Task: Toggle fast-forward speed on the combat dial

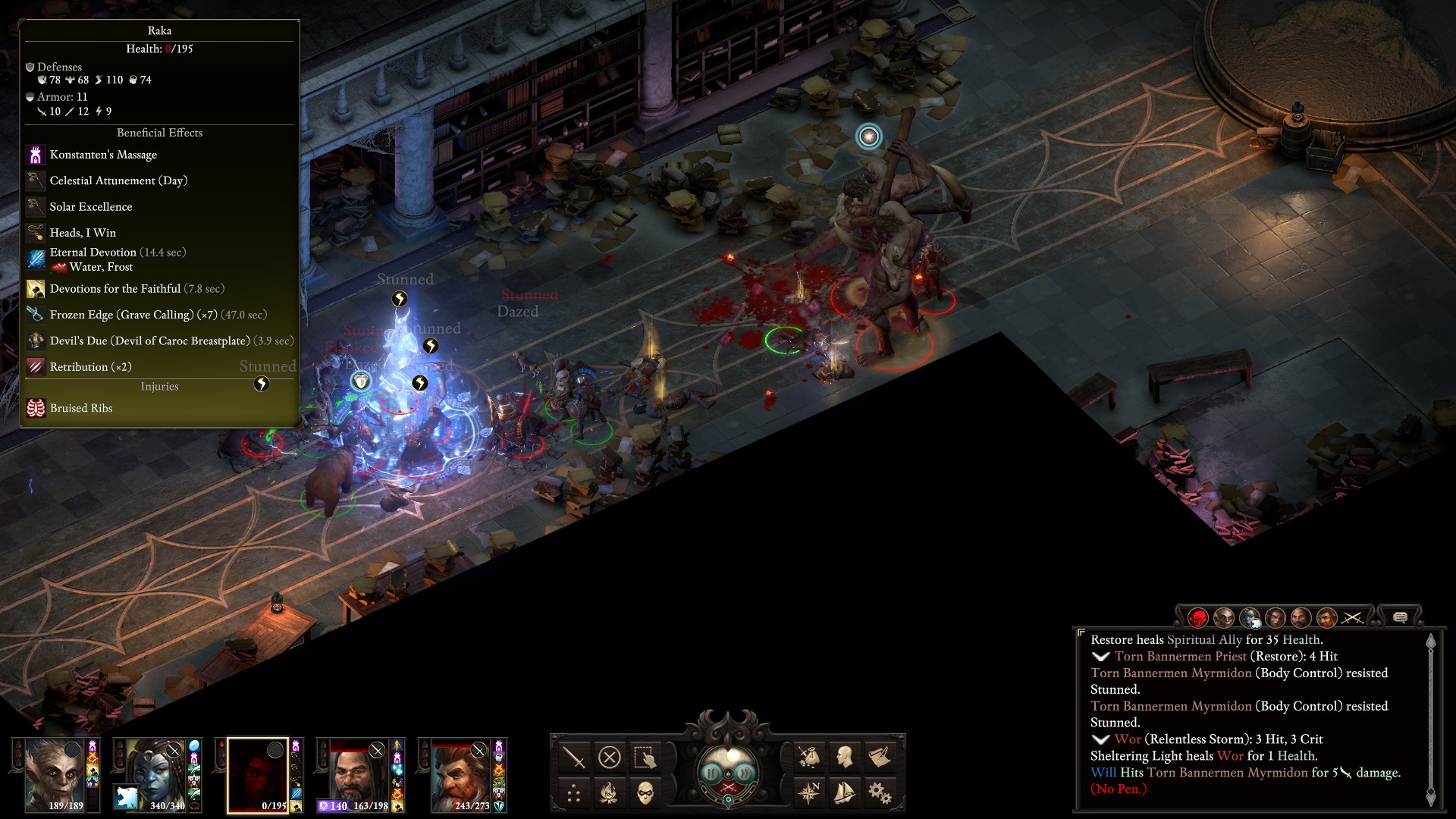Action: tap(746, 773)
